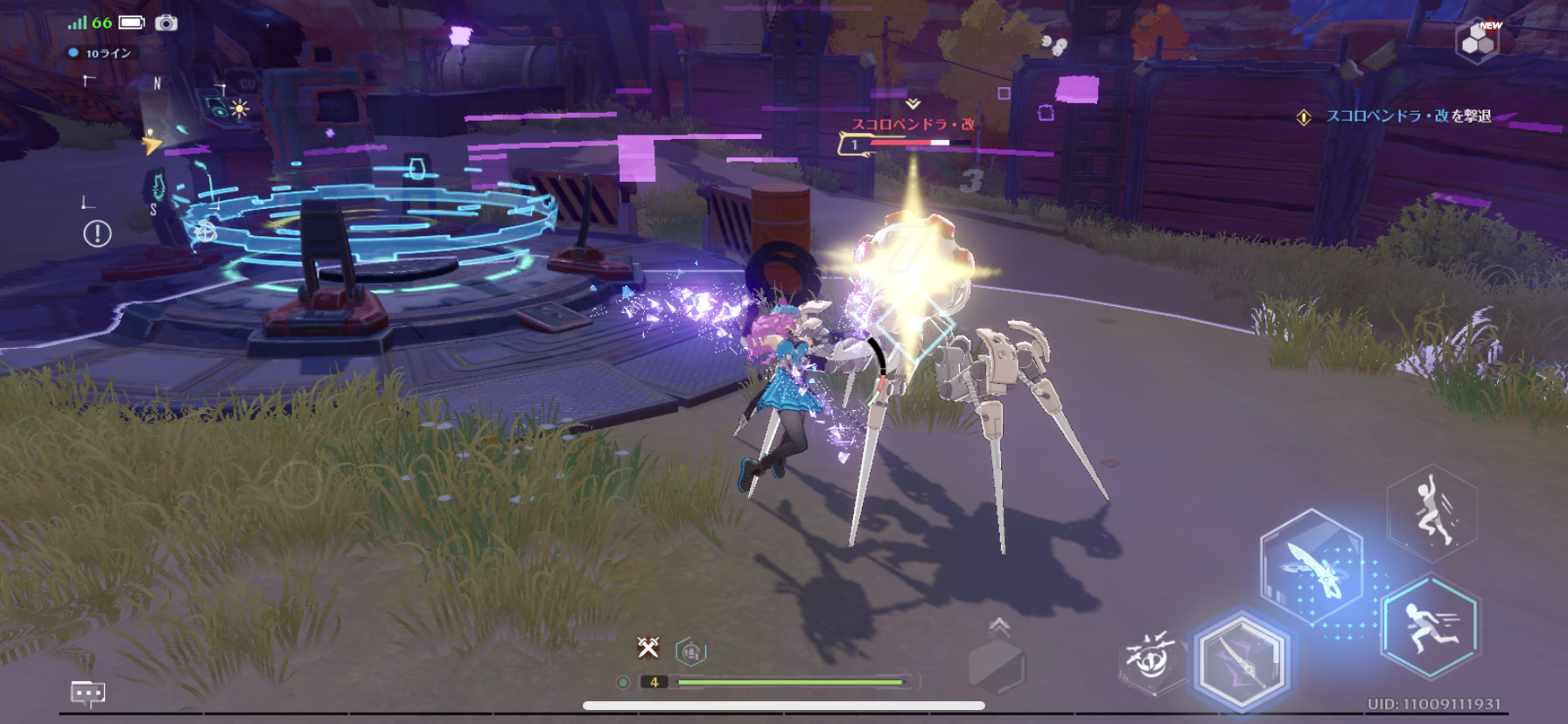Tap the target lock-on icon with swords
Viewport: 1568px width, 724px height.
(1151, 658)
